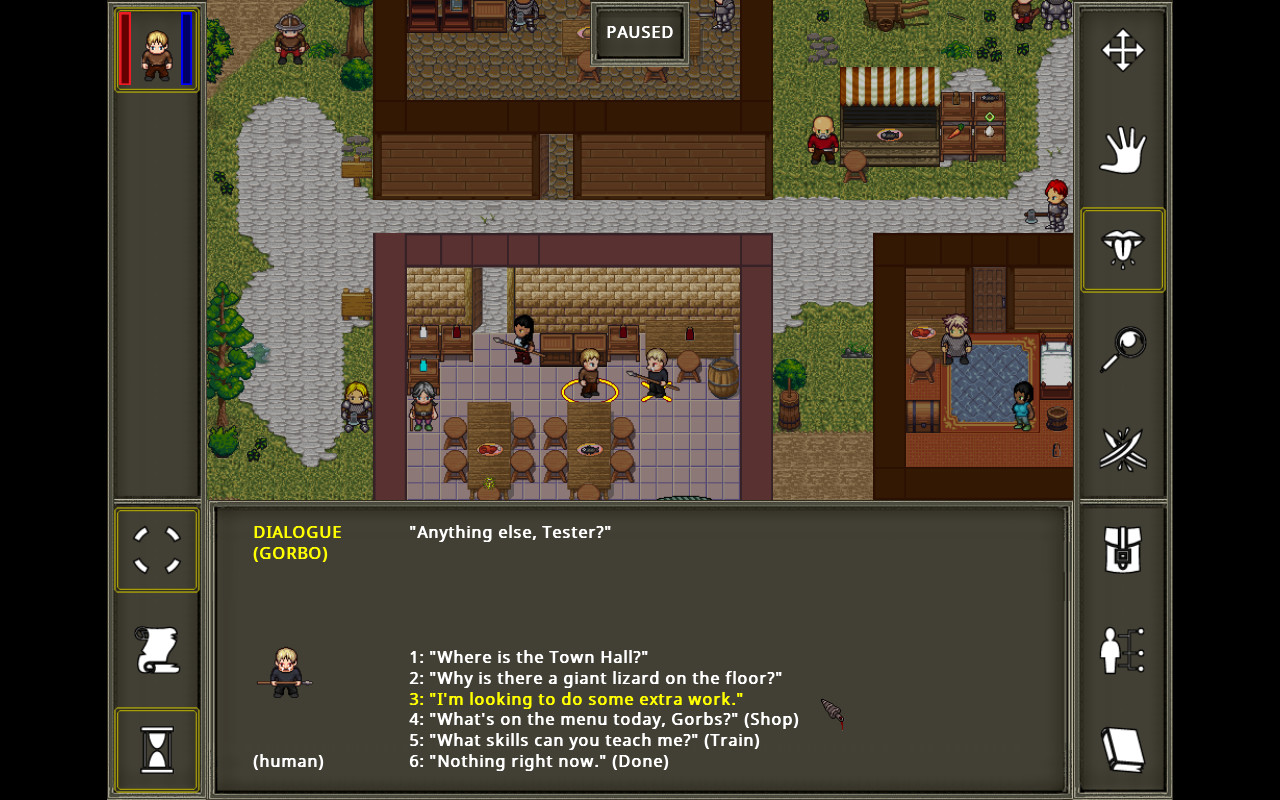Select the hand interaction tool
This screenshot has height=800, width=1280.
[1121, 150]
